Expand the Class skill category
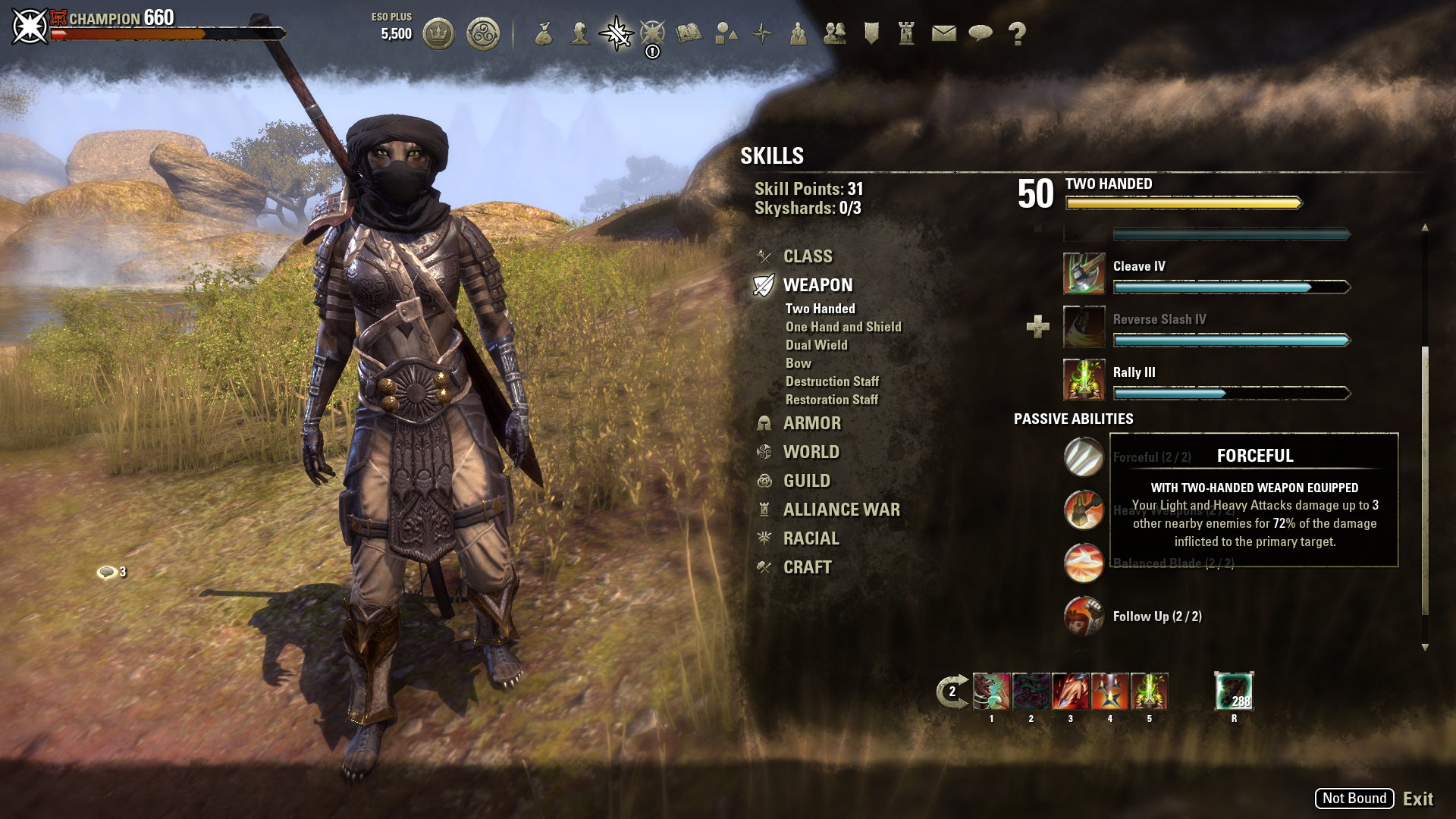This screenshot has height=819, width=1456. click(x=808, y=256)
